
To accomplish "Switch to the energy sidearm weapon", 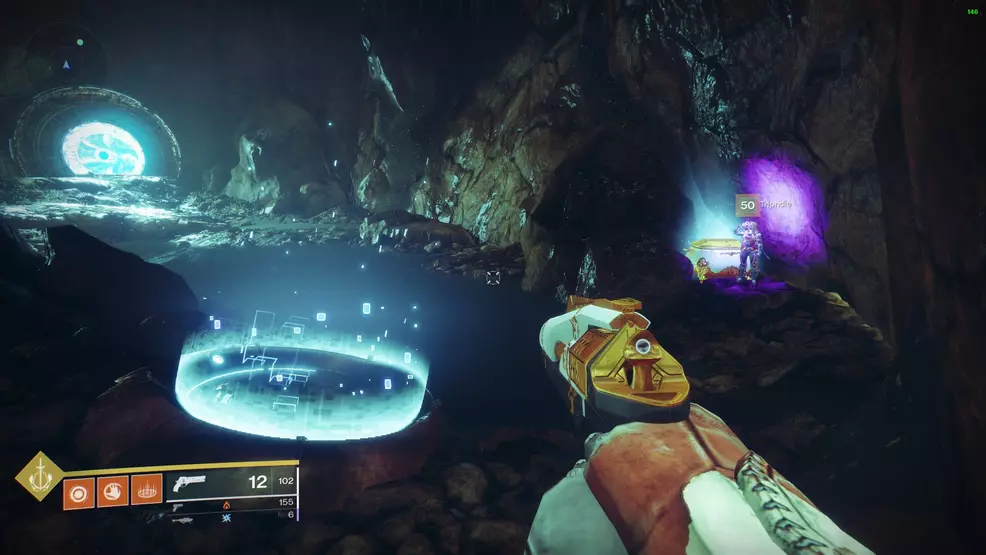I will pos(177,506).
